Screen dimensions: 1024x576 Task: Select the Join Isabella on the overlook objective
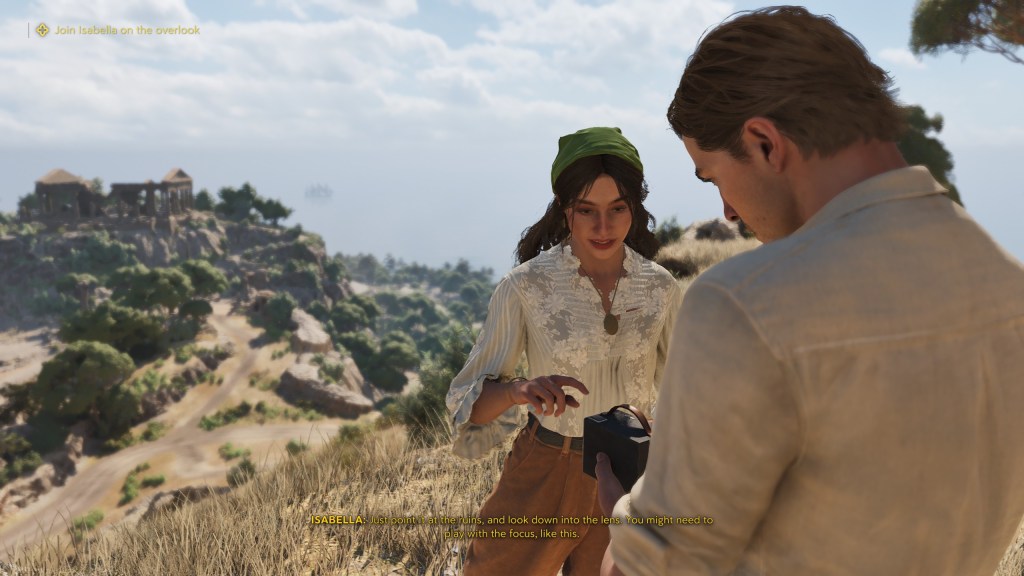(x=126, y=30)
